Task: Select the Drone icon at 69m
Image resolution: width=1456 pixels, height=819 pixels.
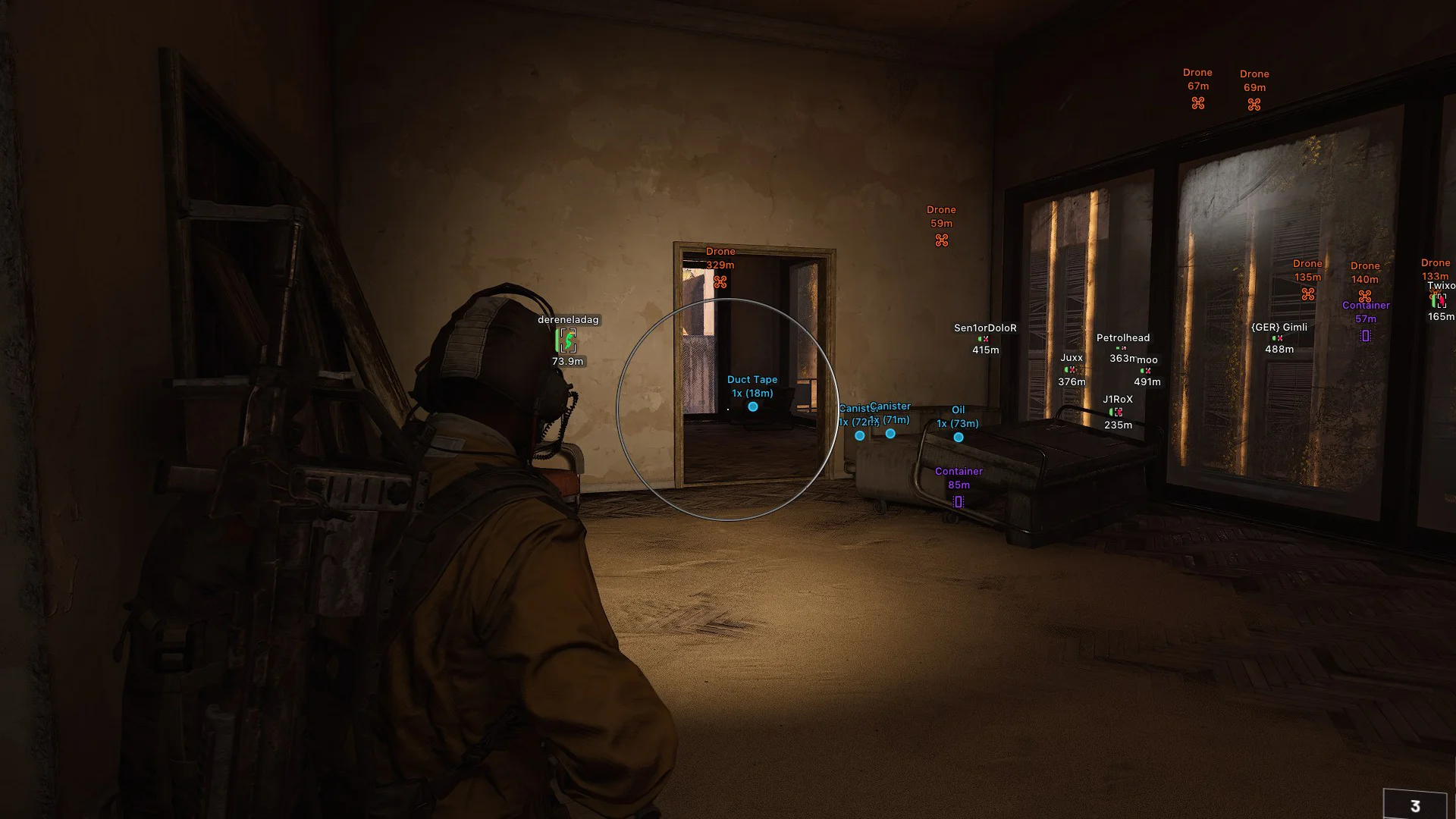Action: [x=1255, y=105]
